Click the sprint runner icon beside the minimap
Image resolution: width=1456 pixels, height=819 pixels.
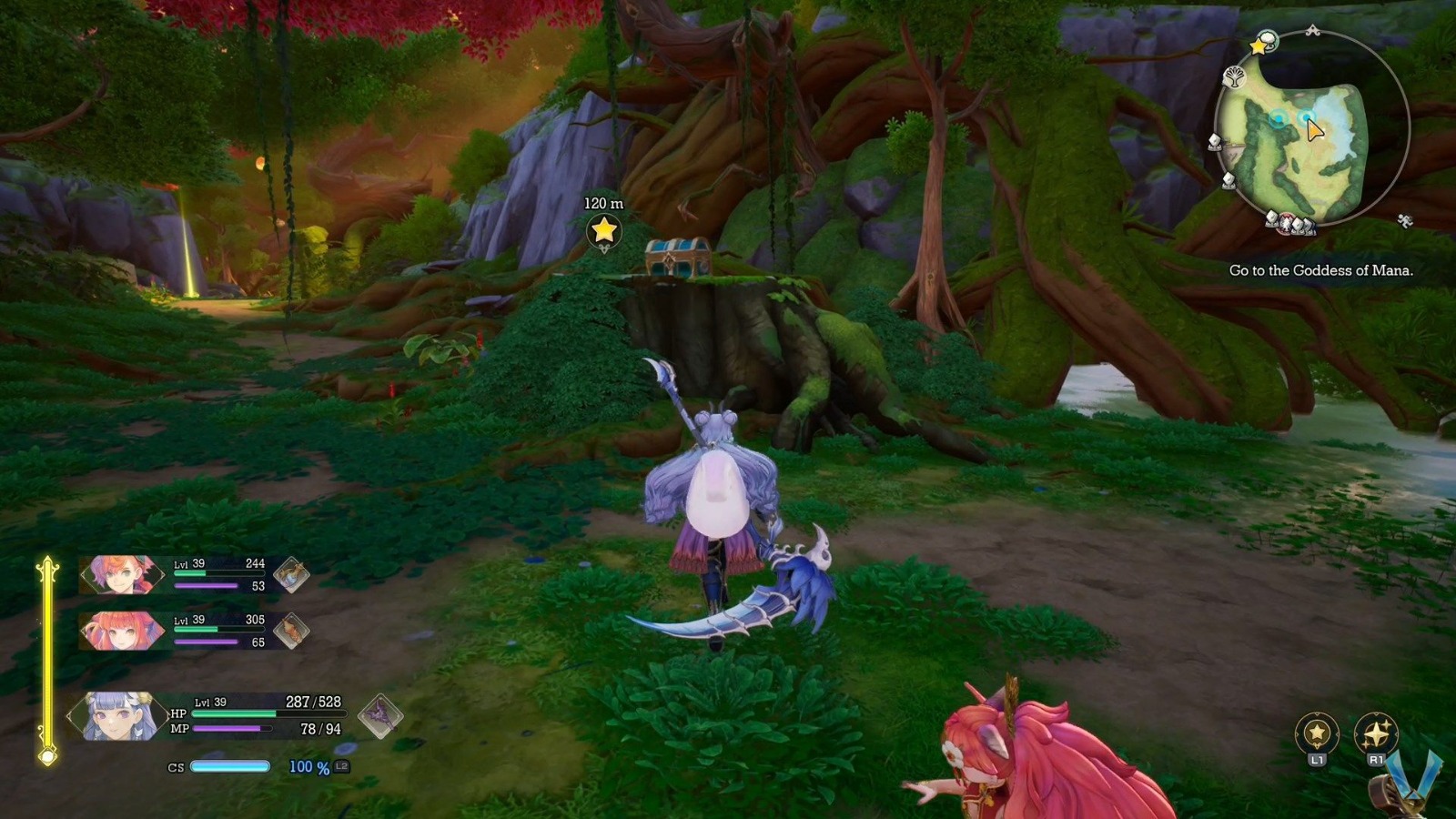(x=1405, y=220)
